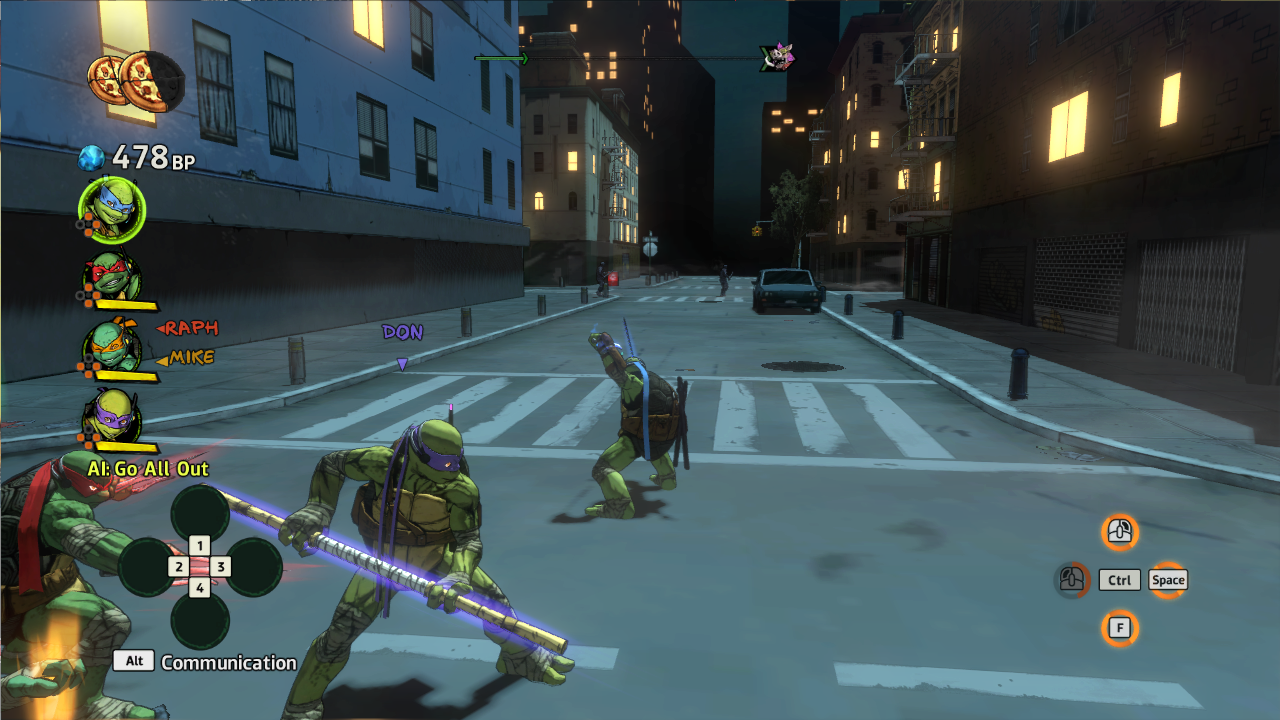1280x720 pixels.
Task: Switch to Michelangelo's orange-masked portrait
Action: (112, 346)
